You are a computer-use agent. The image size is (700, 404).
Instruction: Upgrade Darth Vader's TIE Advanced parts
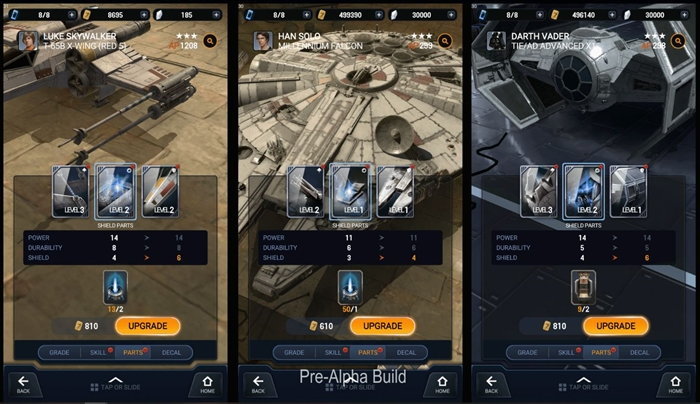tap(614, 326)
